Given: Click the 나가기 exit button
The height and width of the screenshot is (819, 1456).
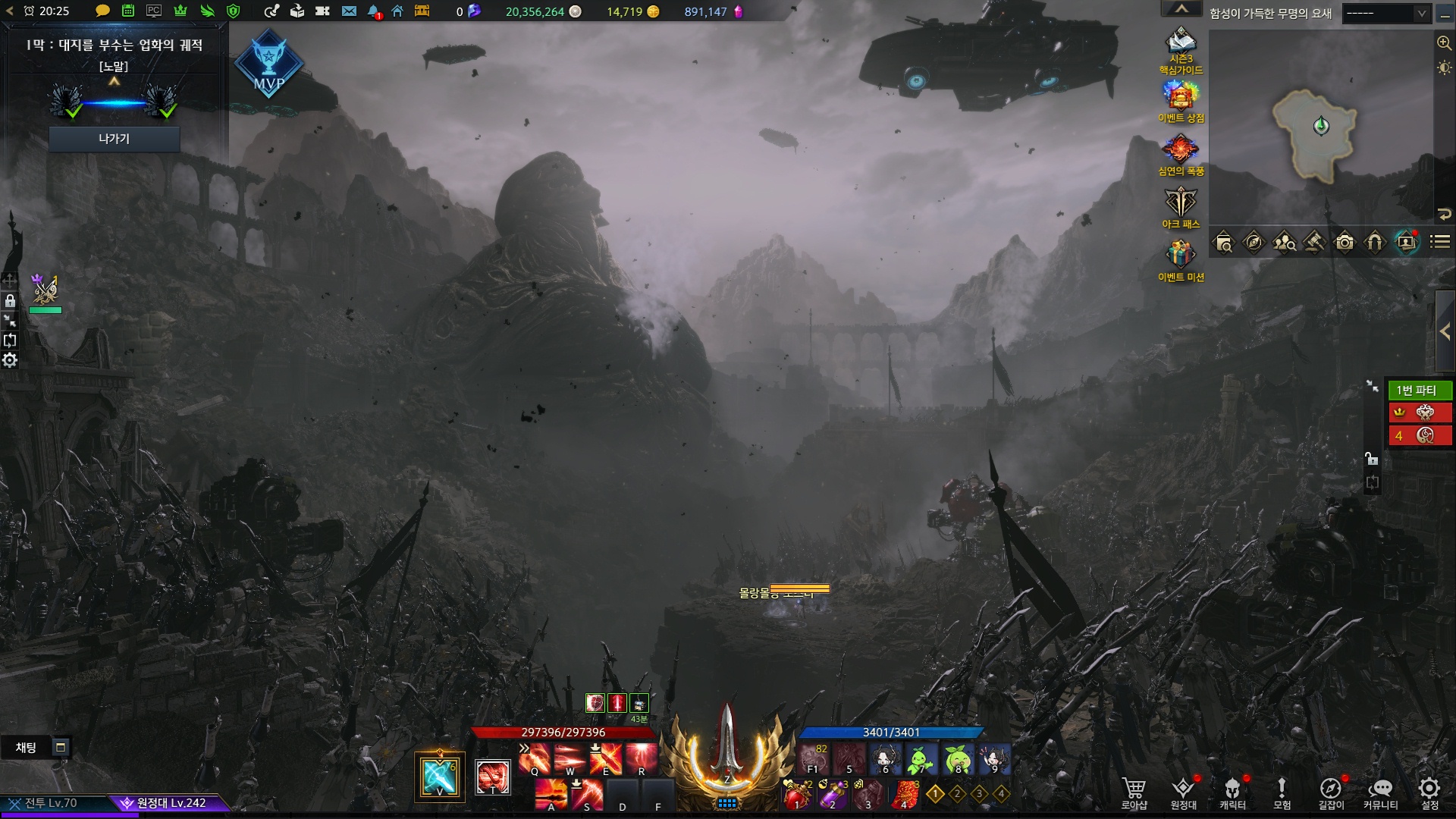Looking at the screenshot, I should pos(114,139).
